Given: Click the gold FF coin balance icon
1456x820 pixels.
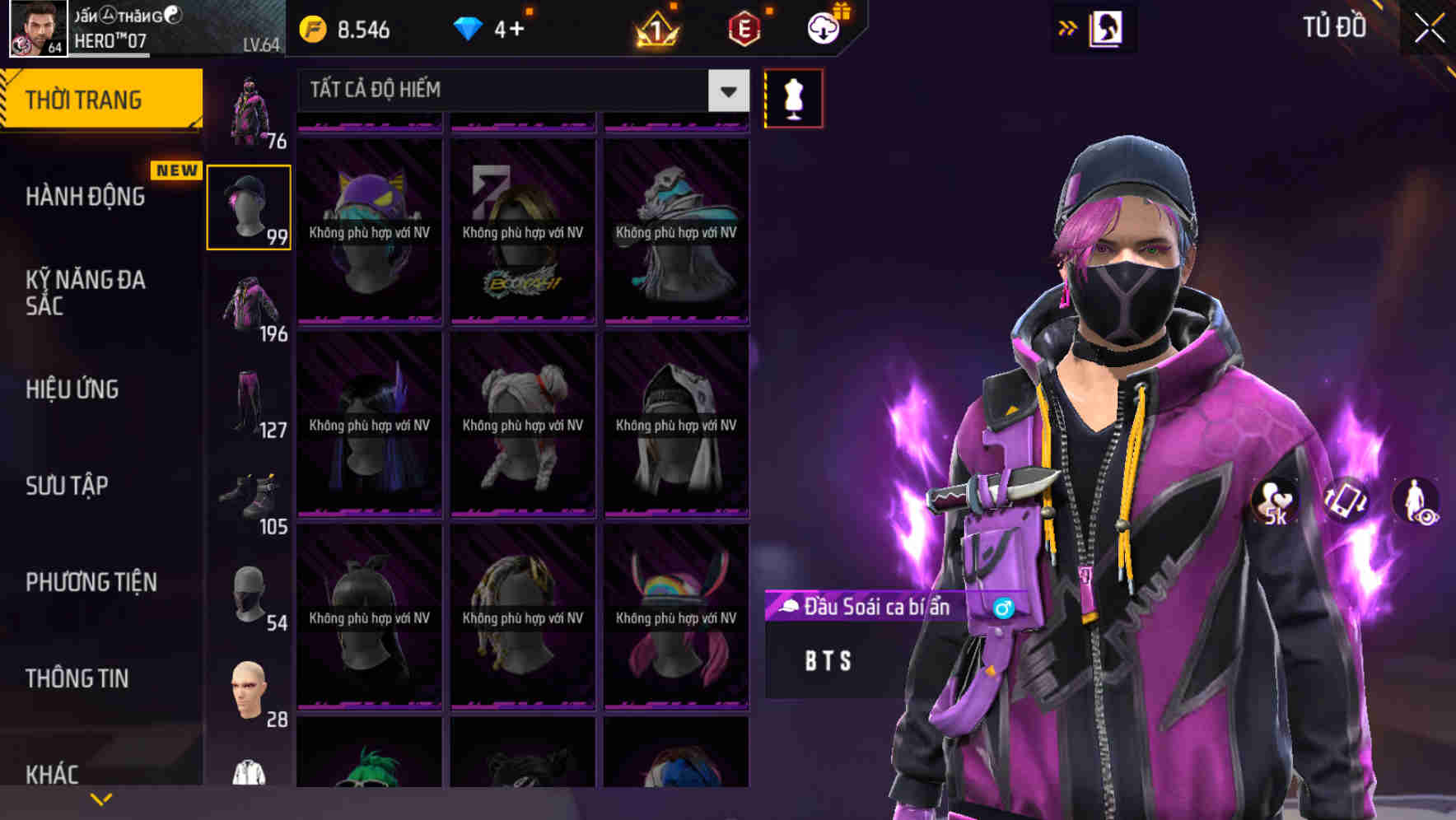Looking at the screenshot, I should tap(311, 27).
